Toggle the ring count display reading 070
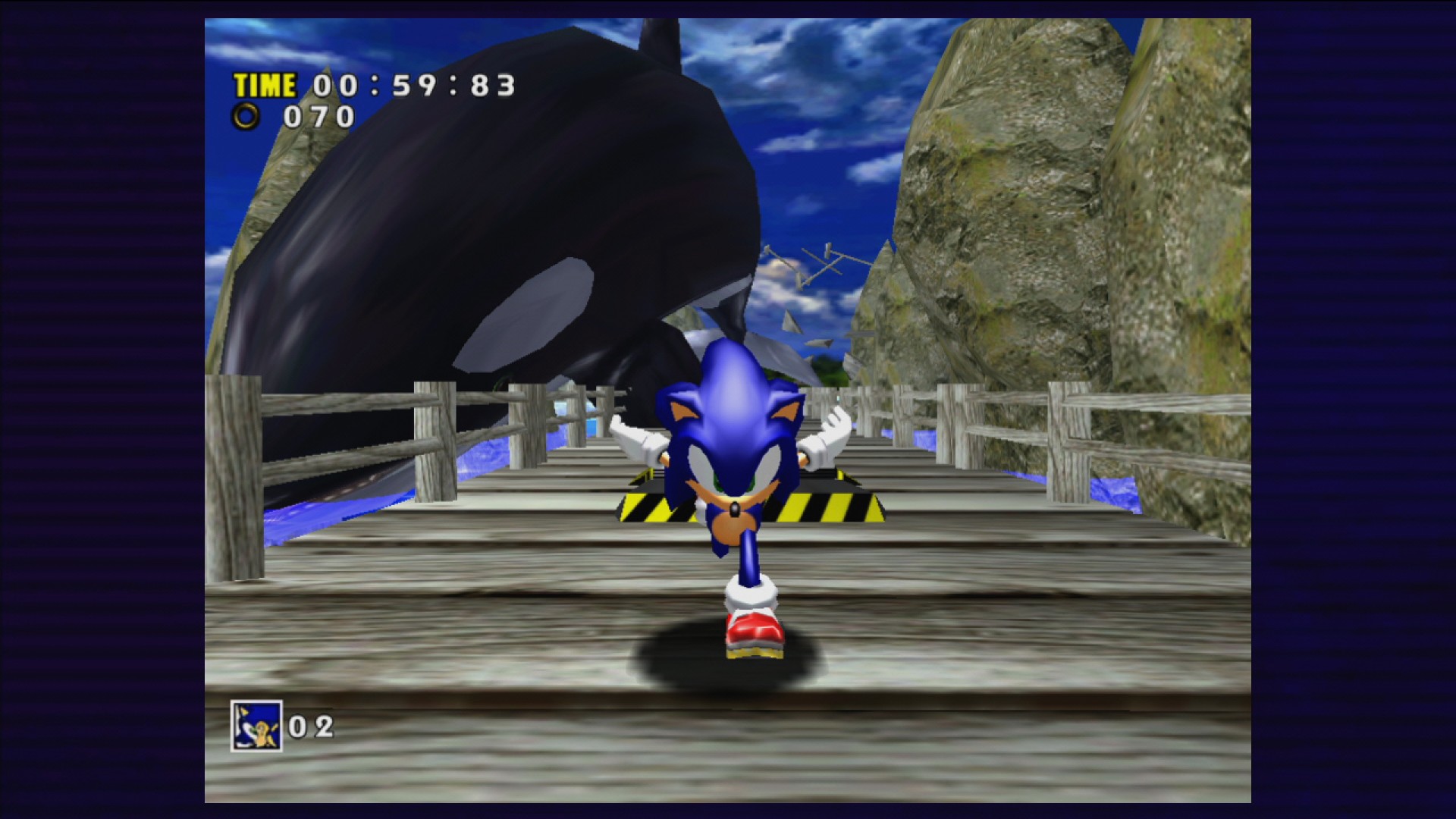This screenshot has height=819, width=1456. [318, 115]
